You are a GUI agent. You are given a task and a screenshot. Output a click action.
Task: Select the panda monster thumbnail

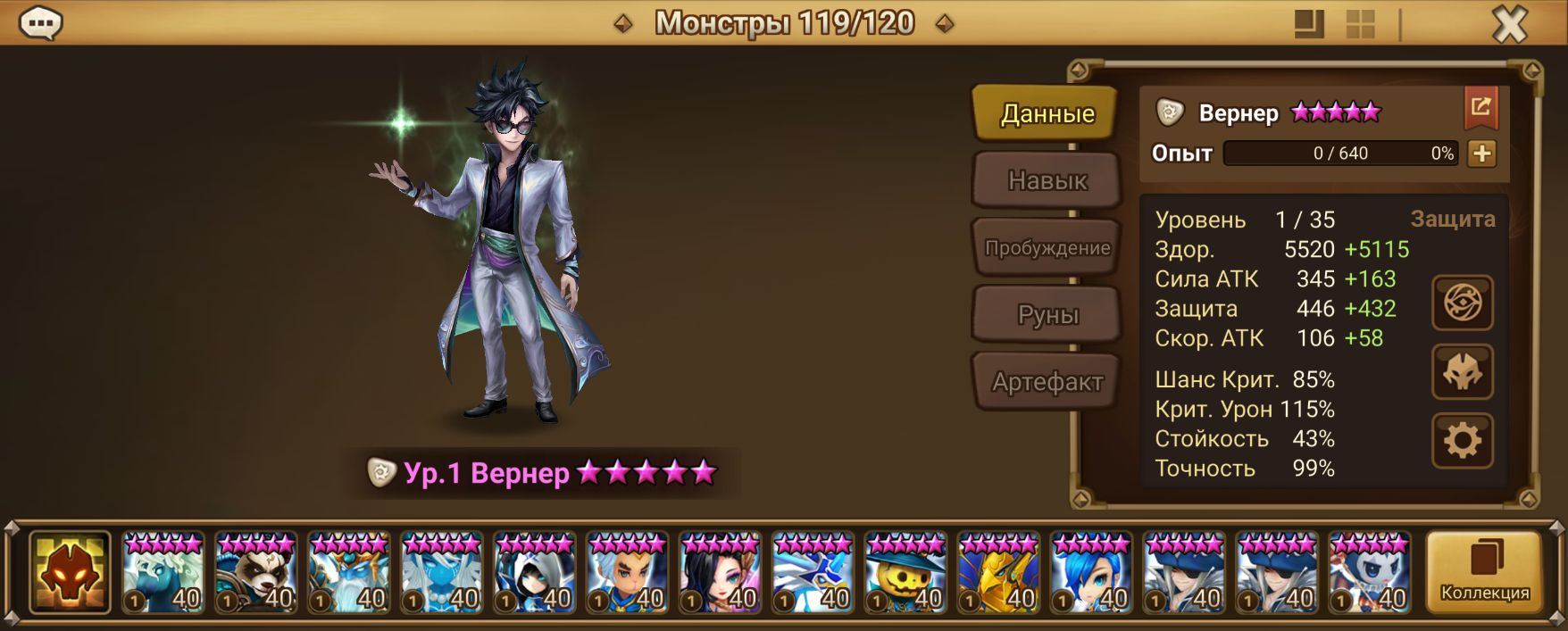coord(256,573)
